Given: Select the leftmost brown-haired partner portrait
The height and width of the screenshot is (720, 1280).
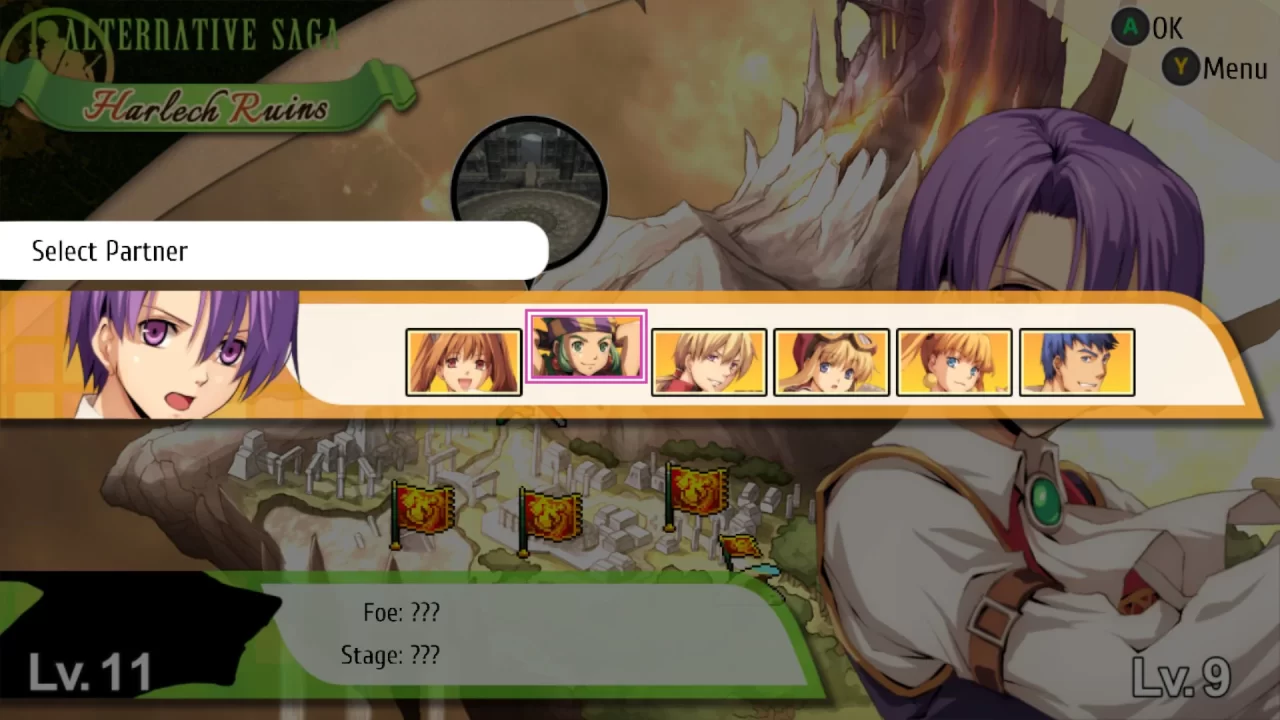Looking at the screenshot, I should (x=463, y=361).
